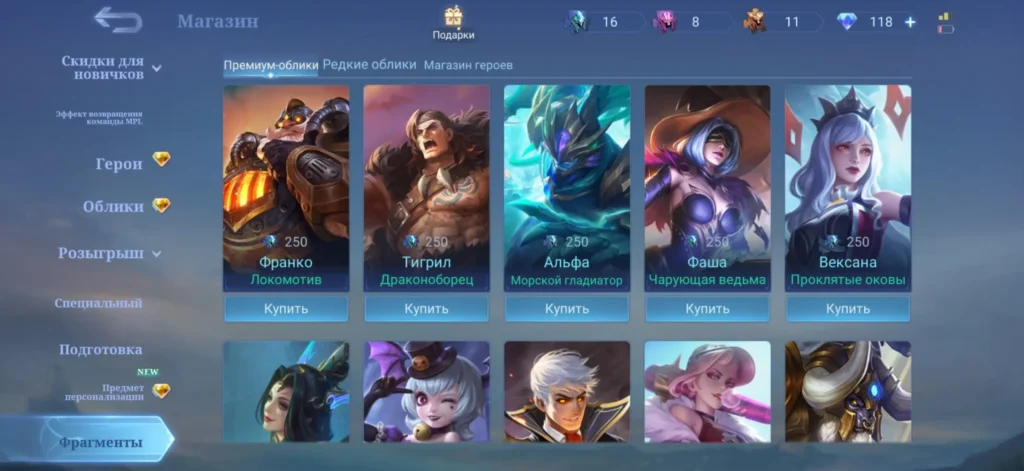Choose the Специальный menu entry

tap(98, 303)
